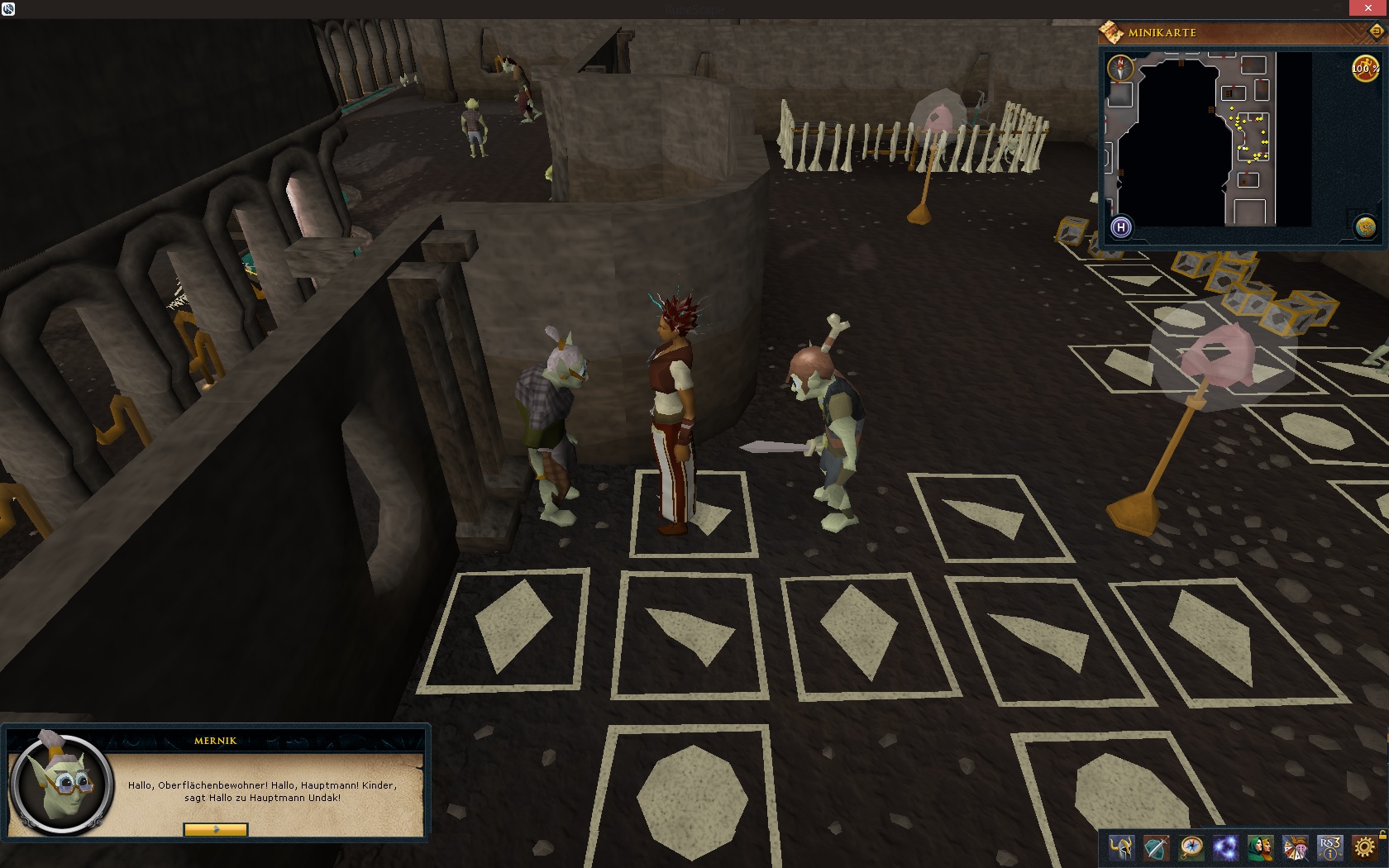
Task: Open the world map globe icon
Action: (1365, 227)
